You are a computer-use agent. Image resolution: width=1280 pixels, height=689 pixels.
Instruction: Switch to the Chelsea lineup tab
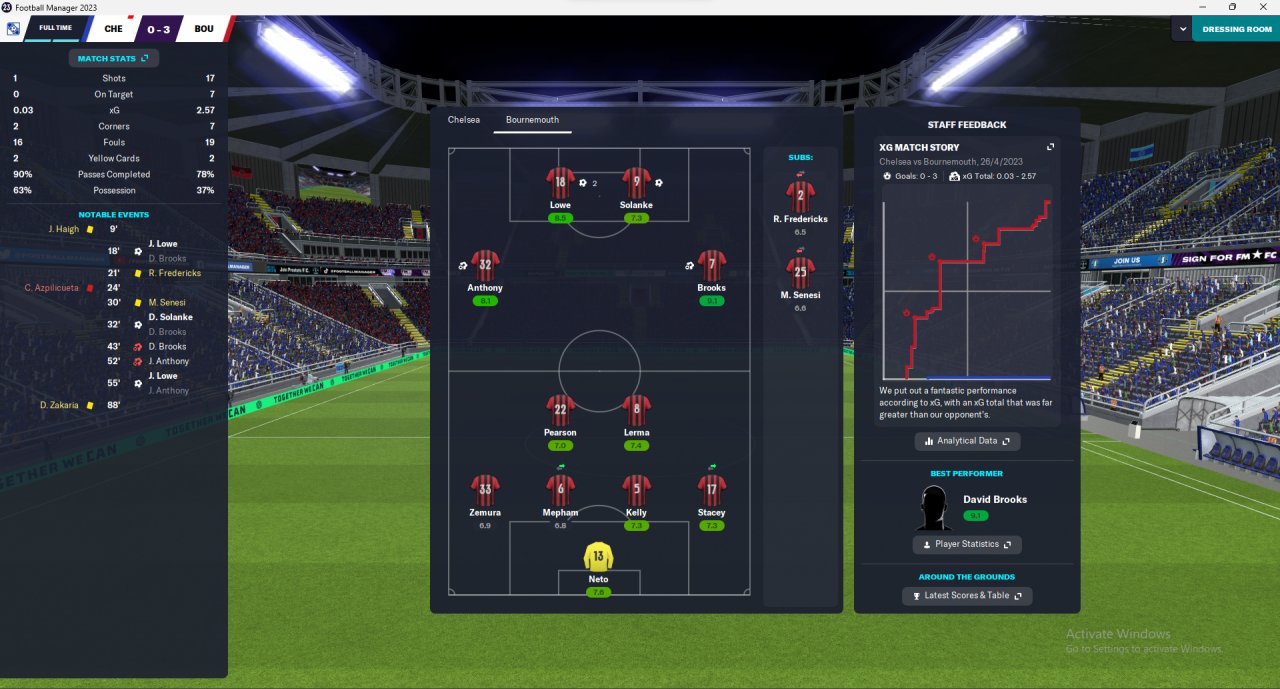pos(464,120)
